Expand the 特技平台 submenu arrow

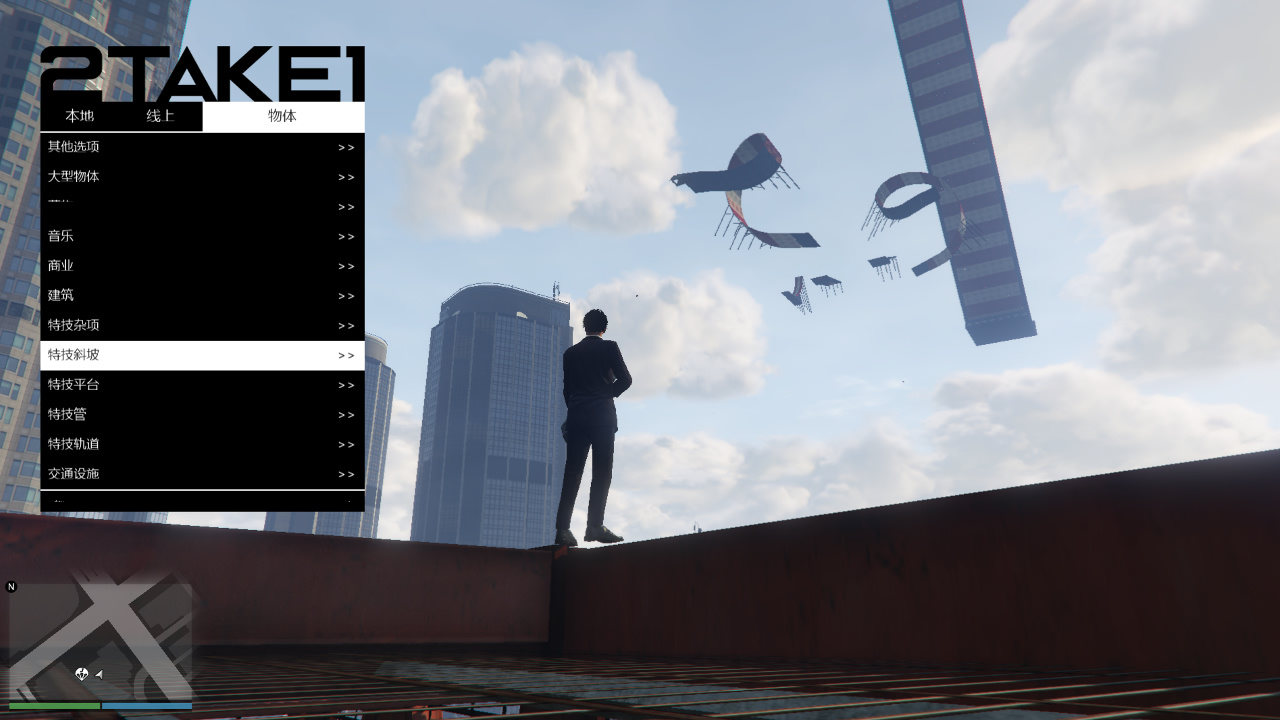(347, 385)
